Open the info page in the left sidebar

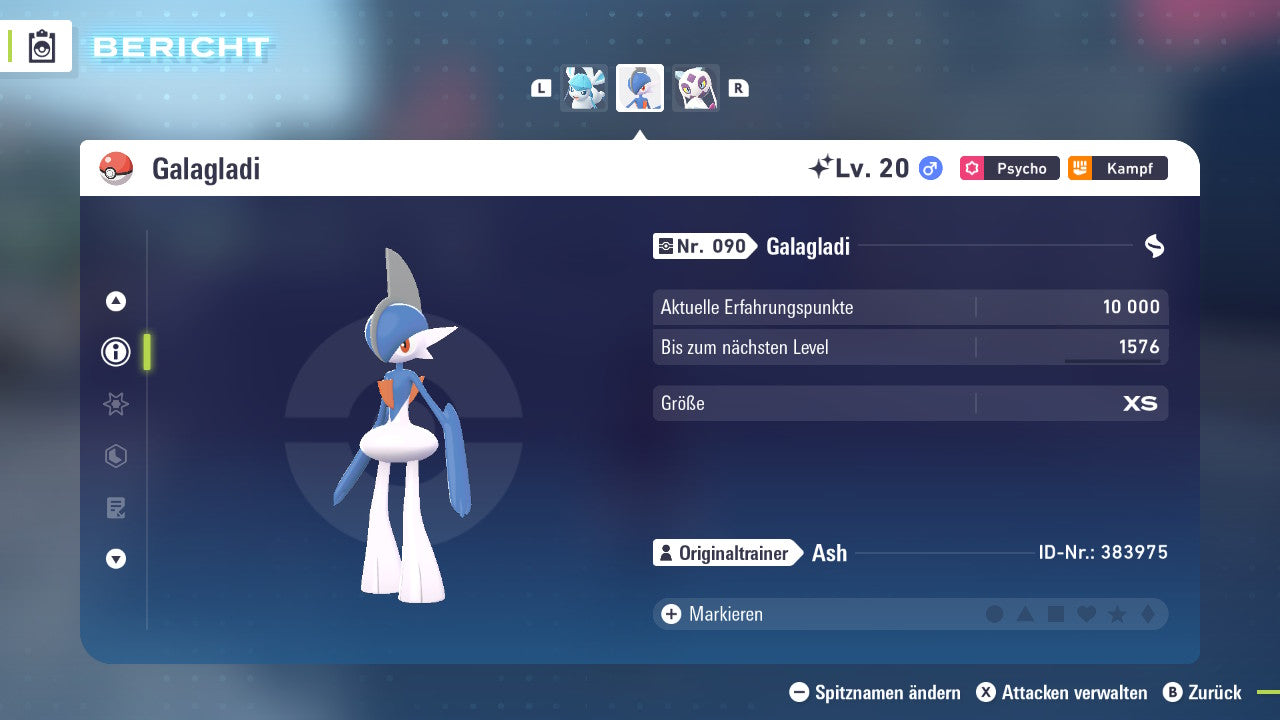[115, 351]
